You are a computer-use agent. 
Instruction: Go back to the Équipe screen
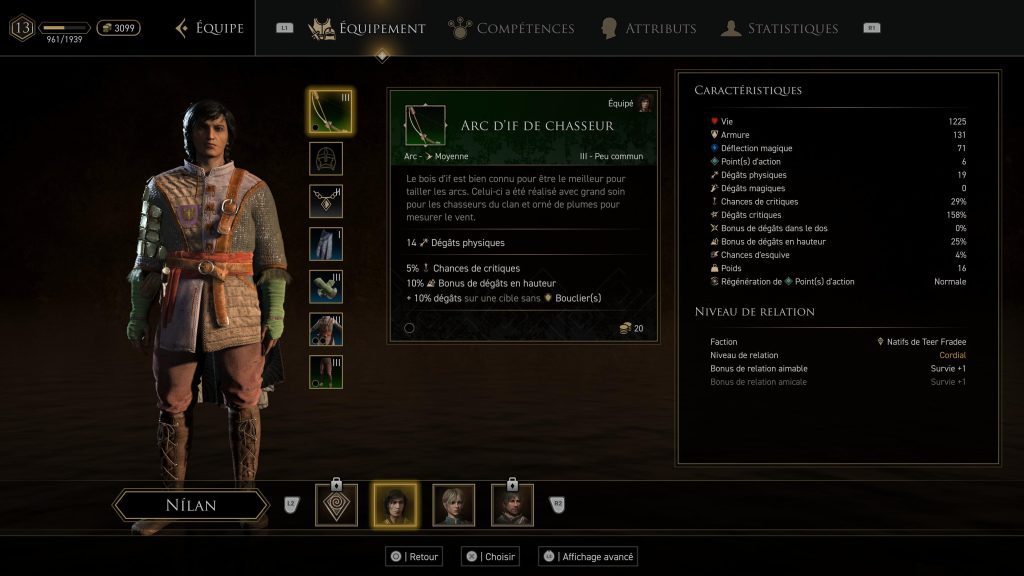pos(210,28)
